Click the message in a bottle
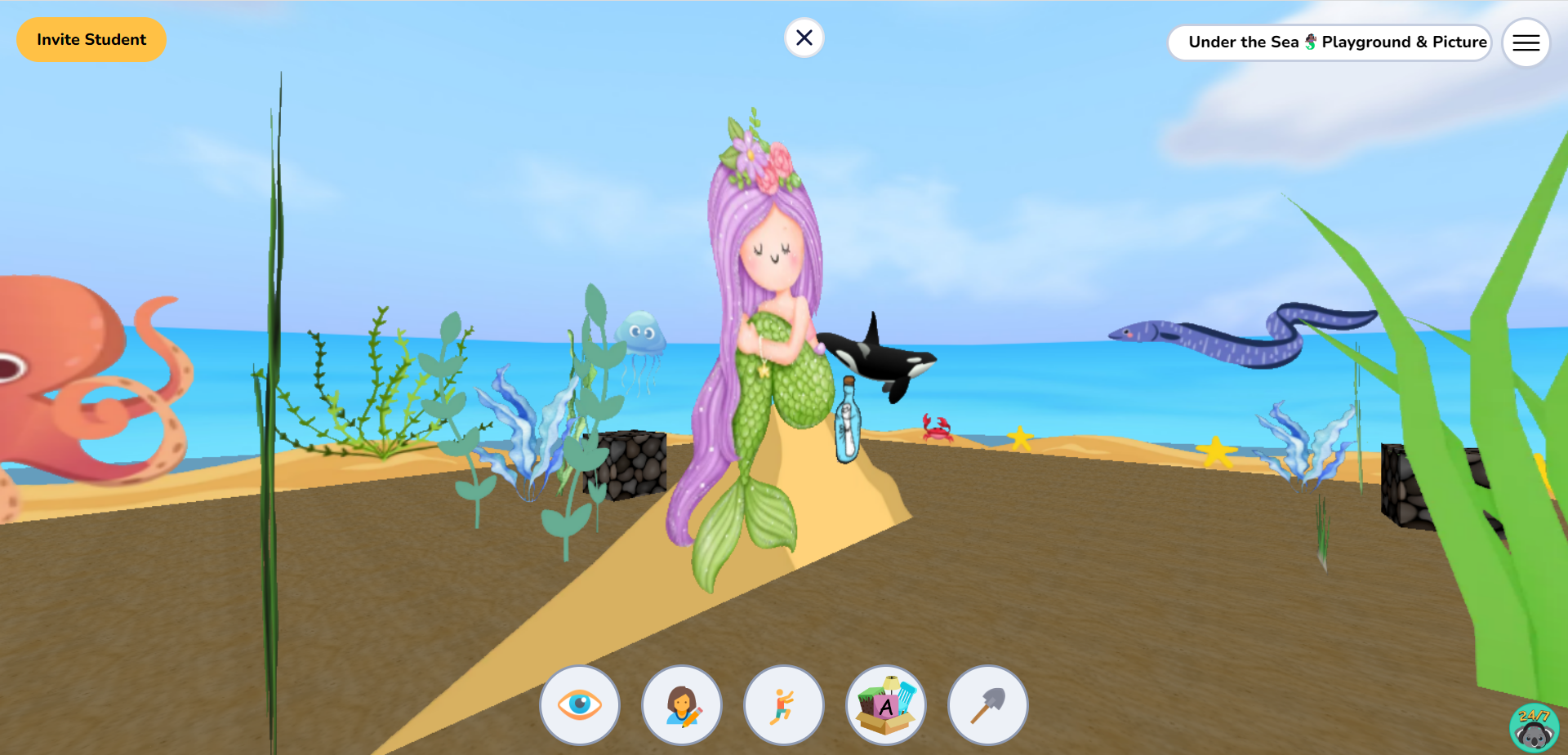The image size is (1568, 755). pos(848,420)
